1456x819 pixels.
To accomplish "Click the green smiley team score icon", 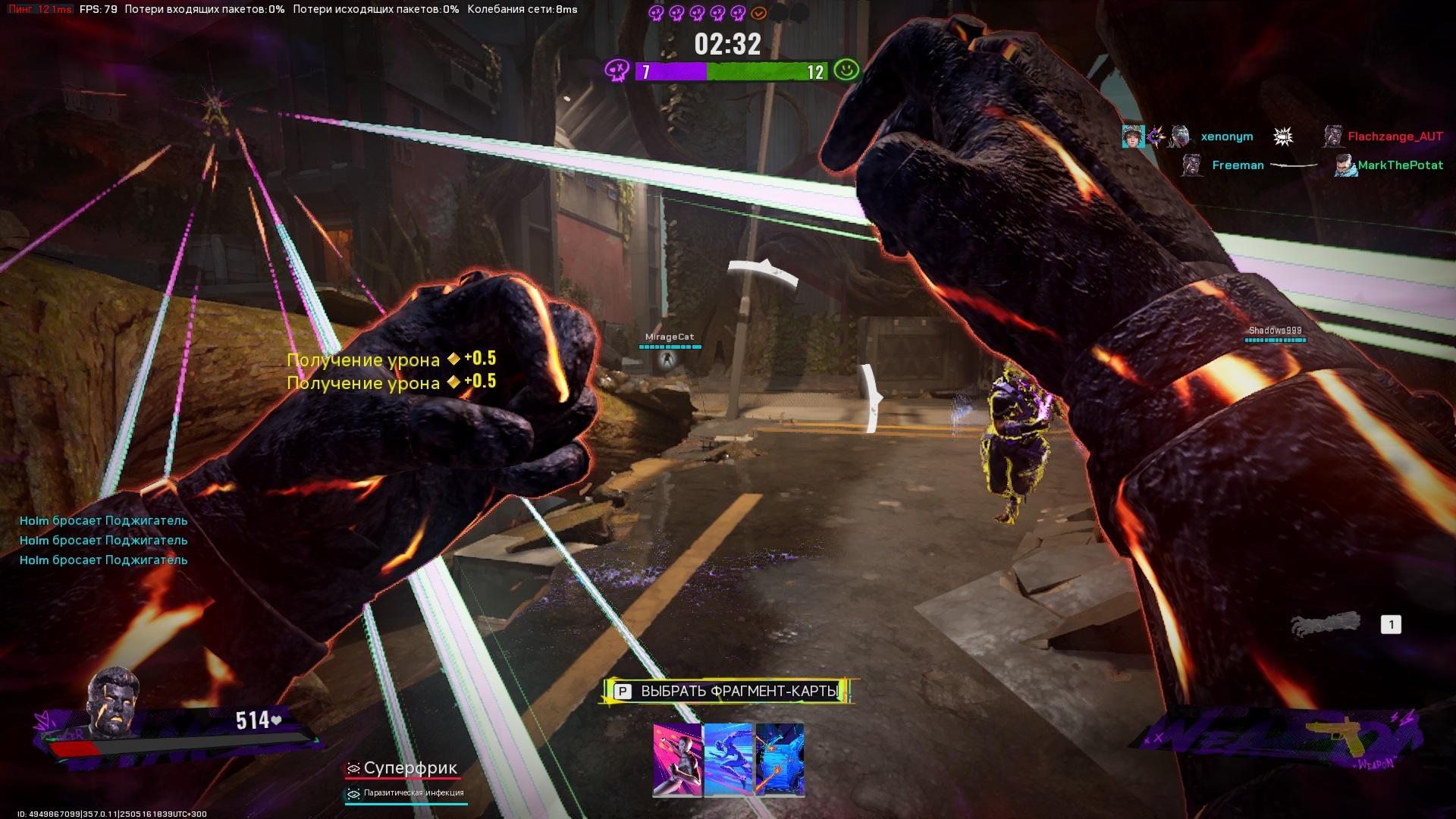I will click(846, 71).
